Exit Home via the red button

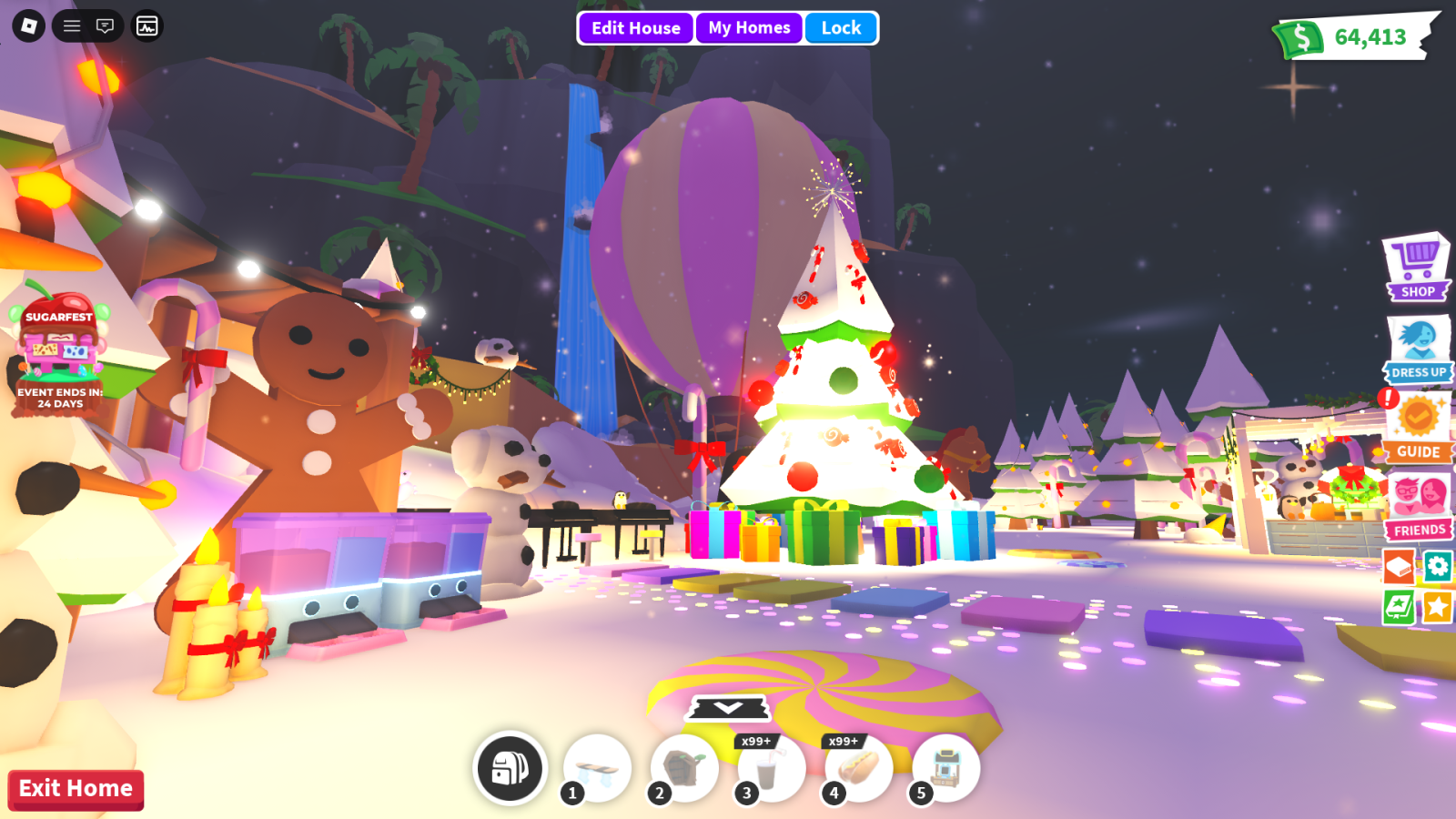point(76,789)
